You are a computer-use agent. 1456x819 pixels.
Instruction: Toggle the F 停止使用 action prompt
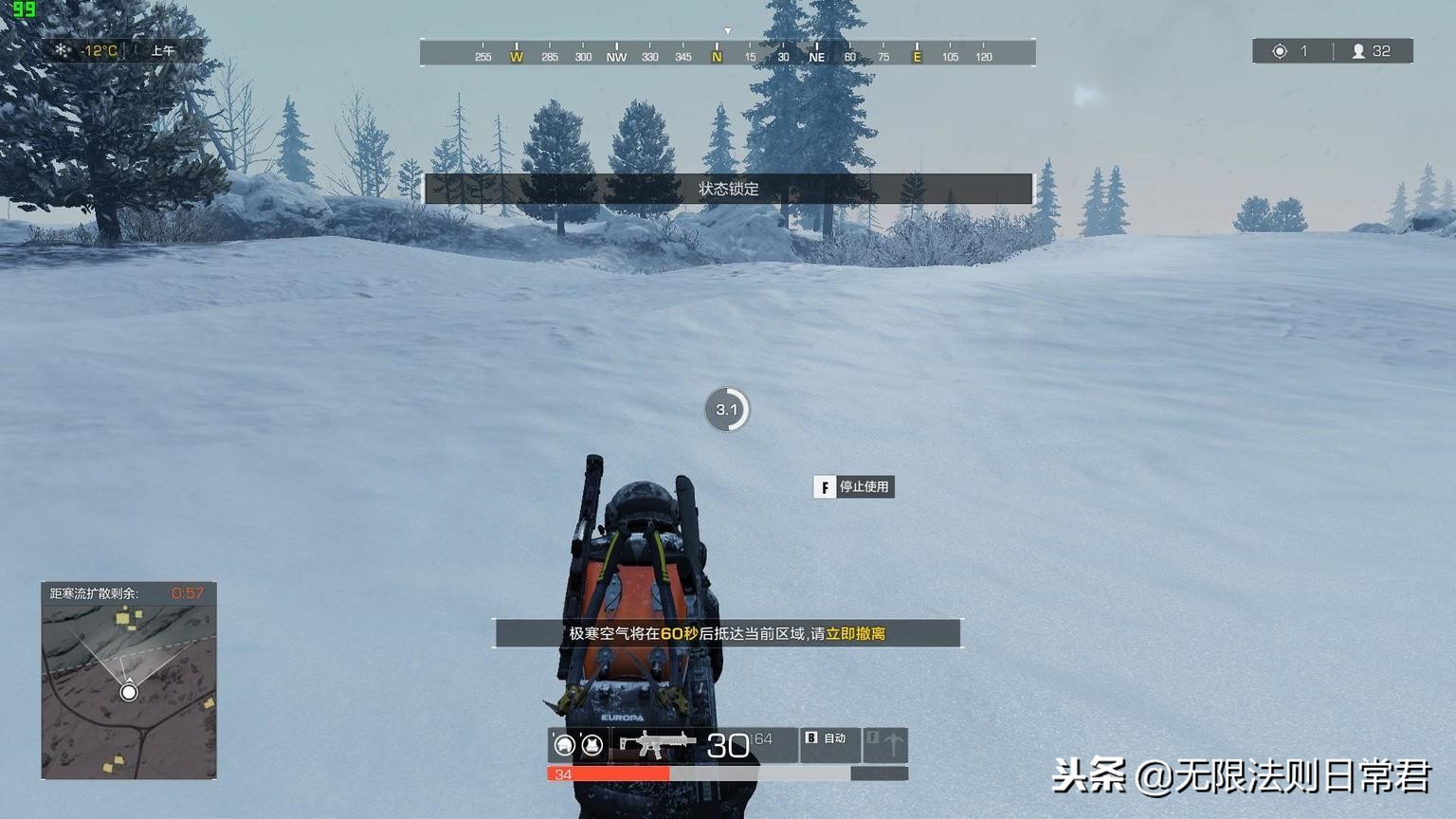pyautogui.click(x=851, y=486)
